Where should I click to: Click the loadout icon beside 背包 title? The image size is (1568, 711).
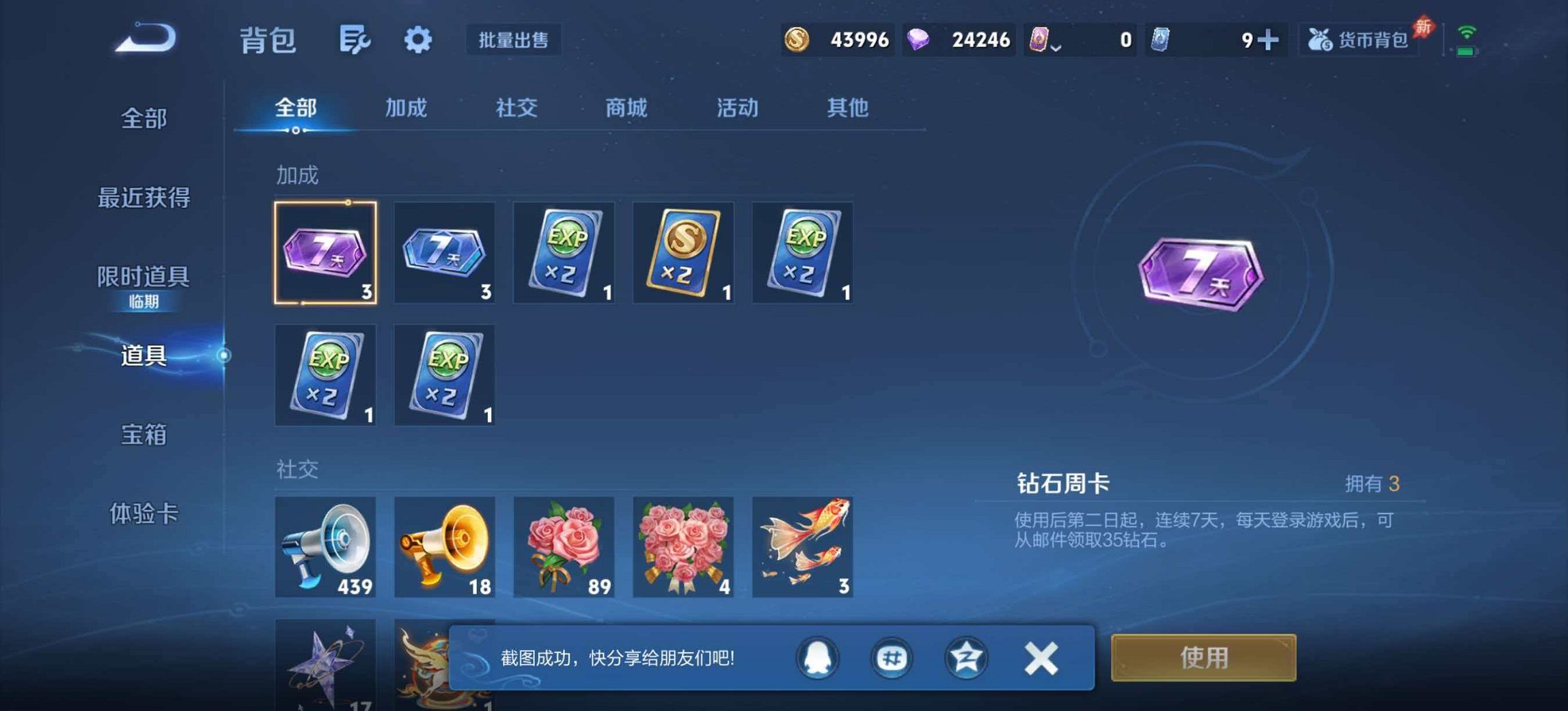(353, 40)
